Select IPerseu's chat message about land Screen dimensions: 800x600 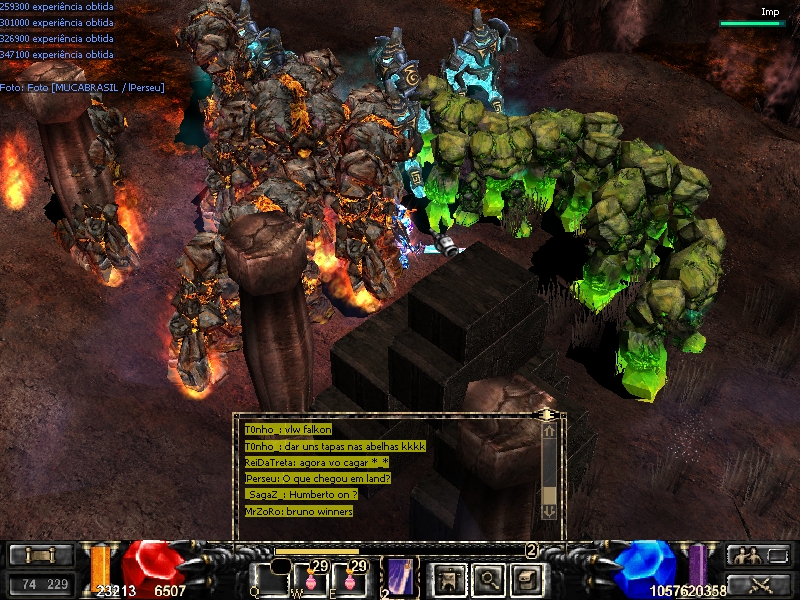pyautogui.click(x=317, y=478)
